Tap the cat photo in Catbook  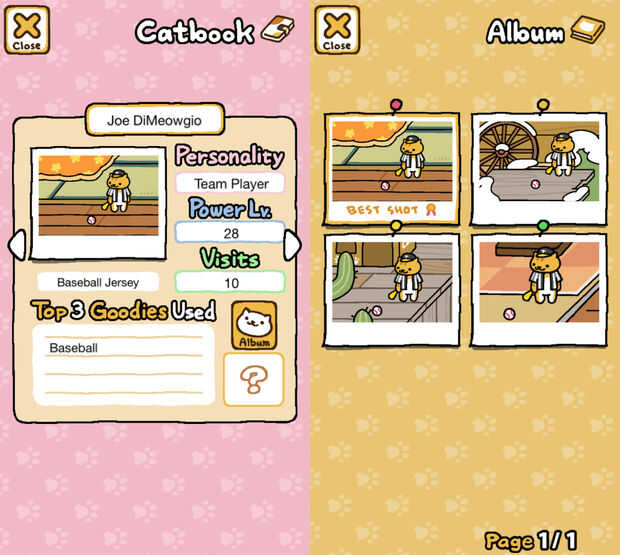(x=98, y=203)
